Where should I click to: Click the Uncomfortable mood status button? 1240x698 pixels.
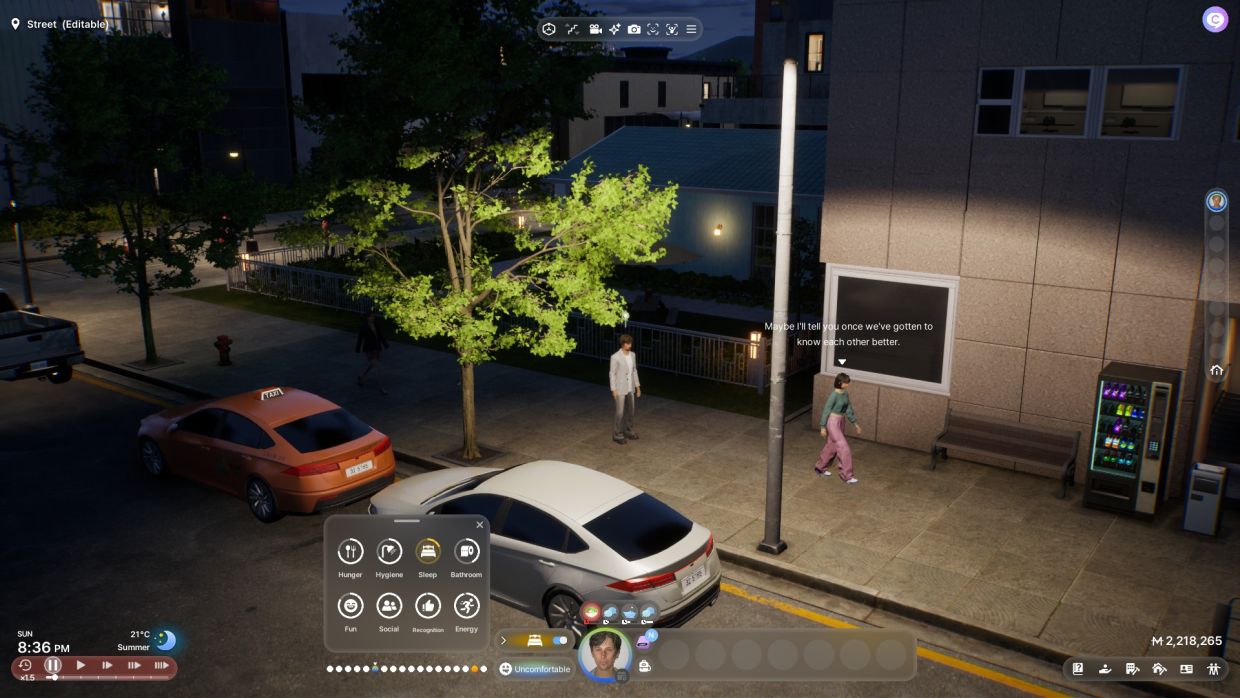(535, 669)
